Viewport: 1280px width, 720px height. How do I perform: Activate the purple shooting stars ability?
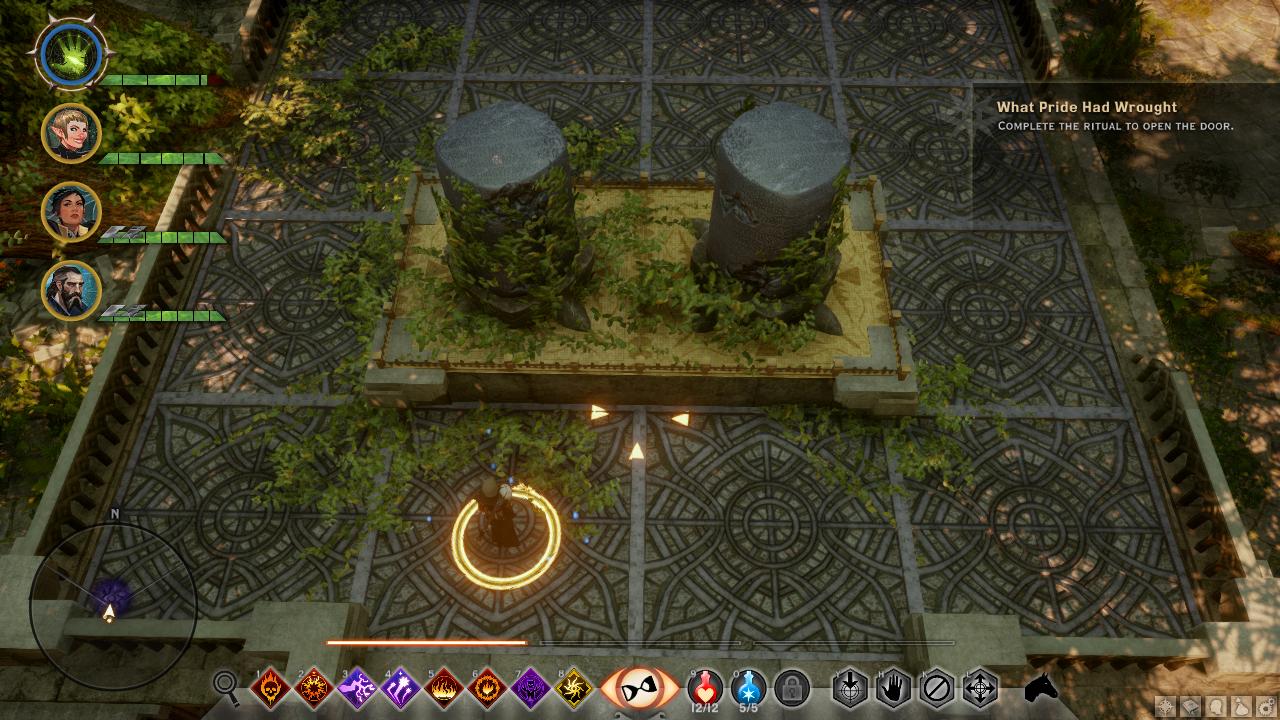coord(401,688)
